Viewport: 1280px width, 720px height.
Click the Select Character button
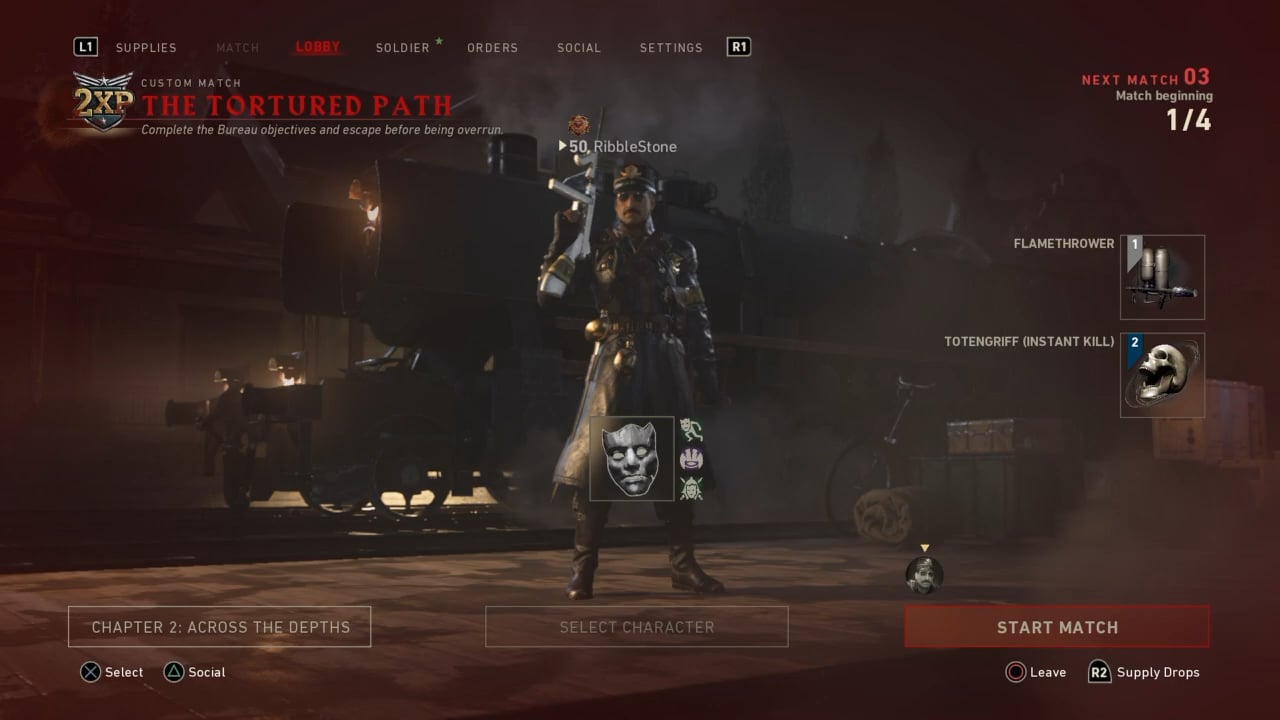pyautogui.click(x=637, y=627)
